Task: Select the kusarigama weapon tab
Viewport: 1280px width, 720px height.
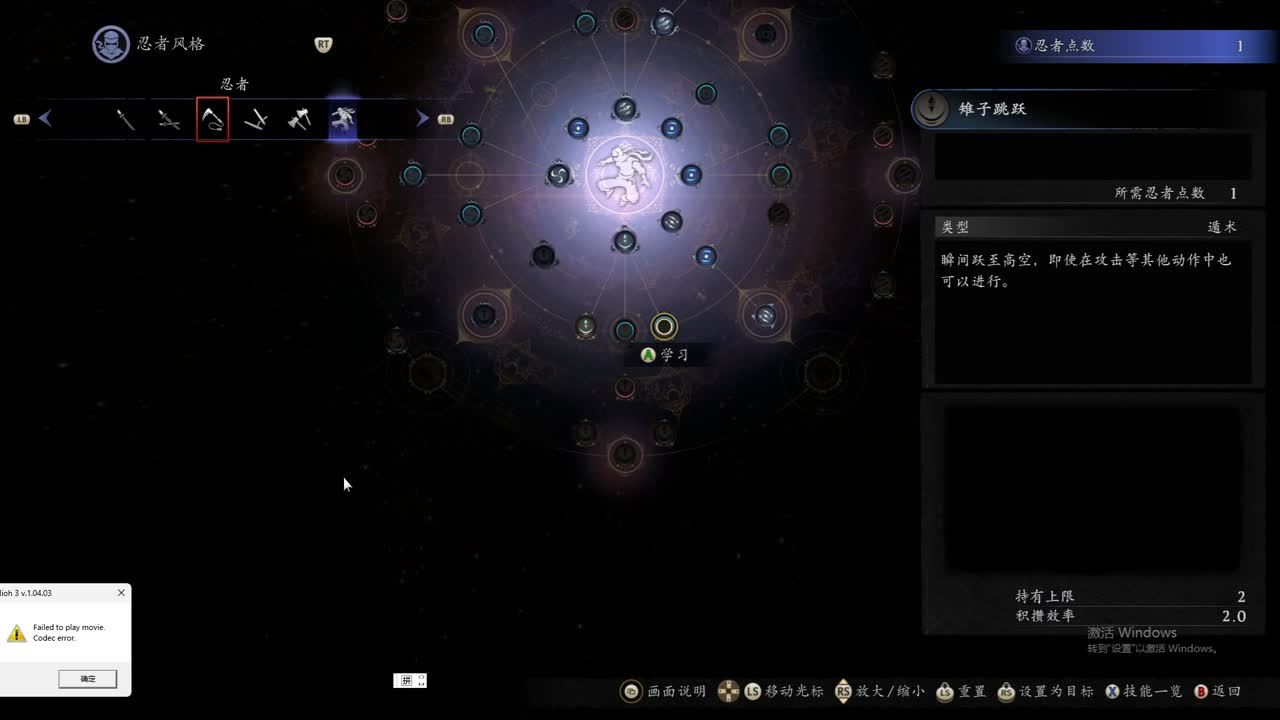Action: tap(212, 119)
